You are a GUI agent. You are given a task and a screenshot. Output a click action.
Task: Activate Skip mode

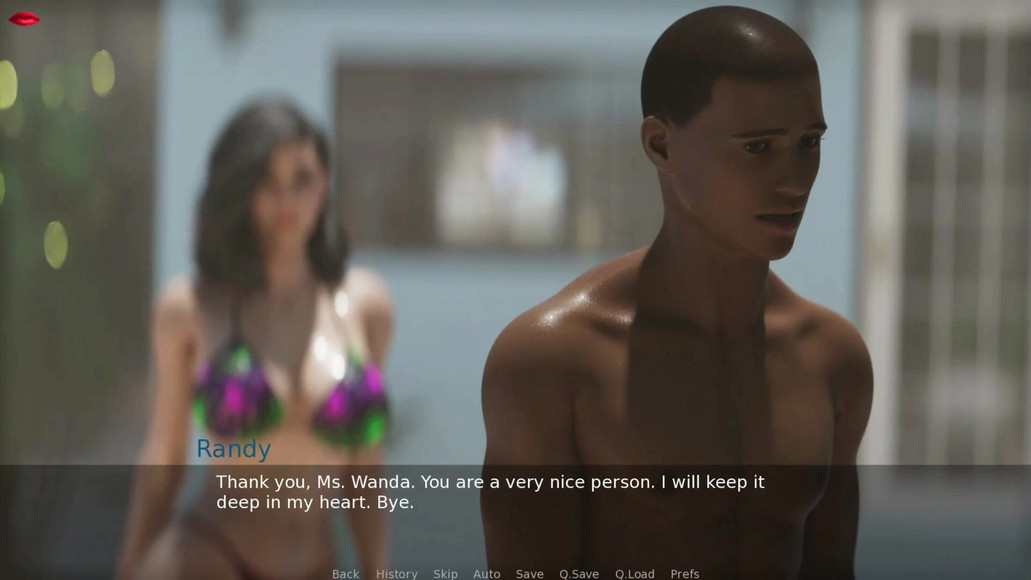445,574
